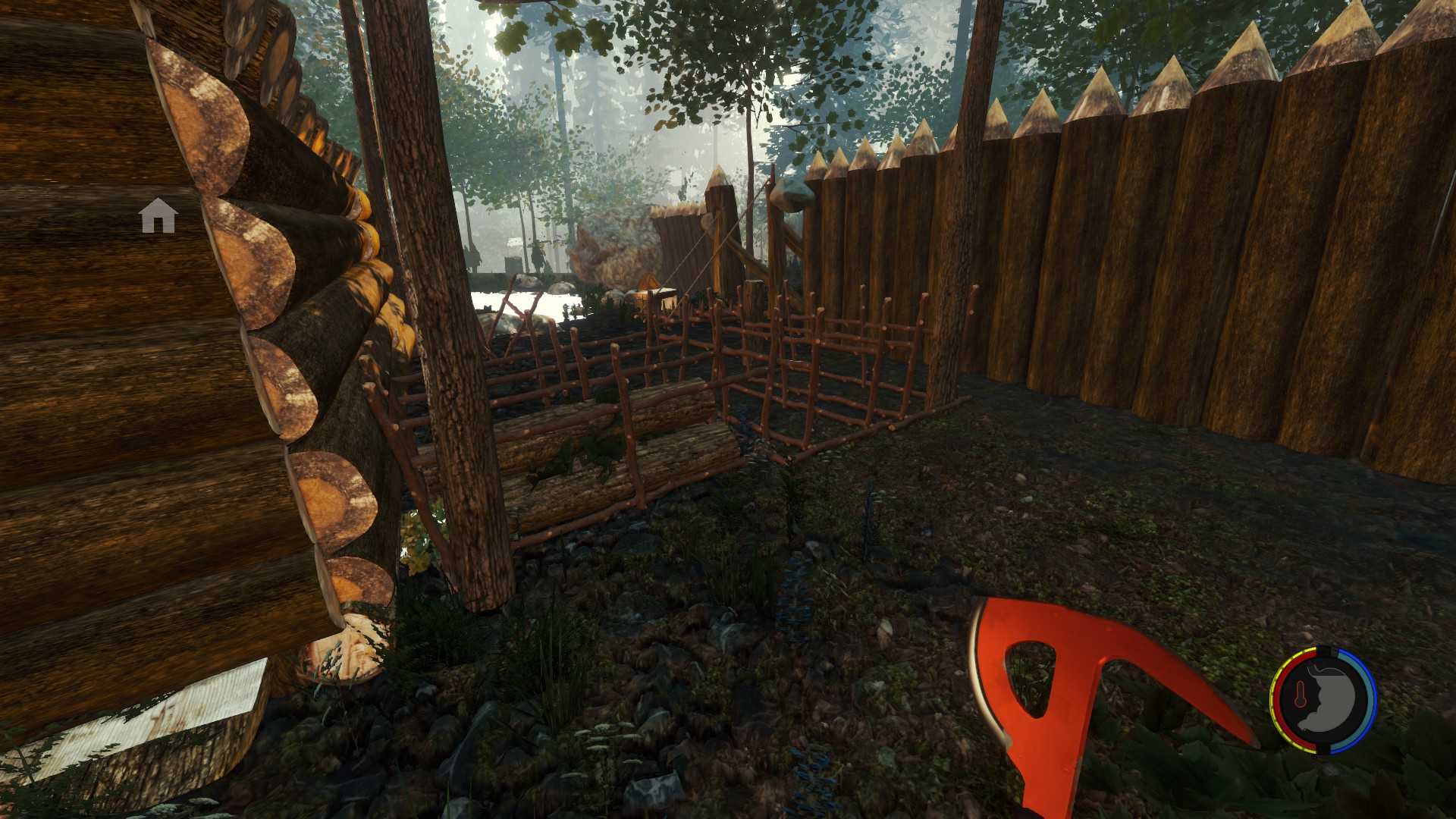
Task: Click the home base marker icon
Action: point(158,216)
